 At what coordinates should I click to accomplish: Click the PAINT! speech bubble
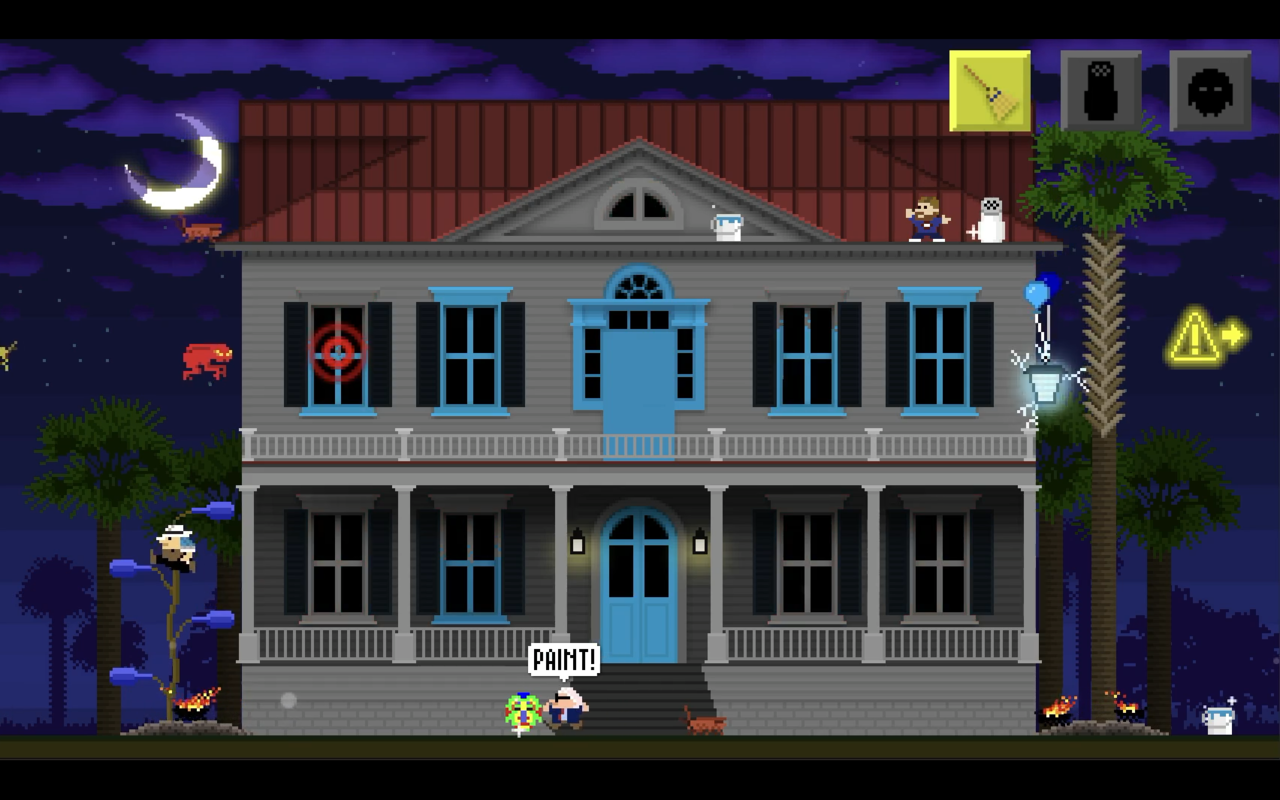[566, 659]
